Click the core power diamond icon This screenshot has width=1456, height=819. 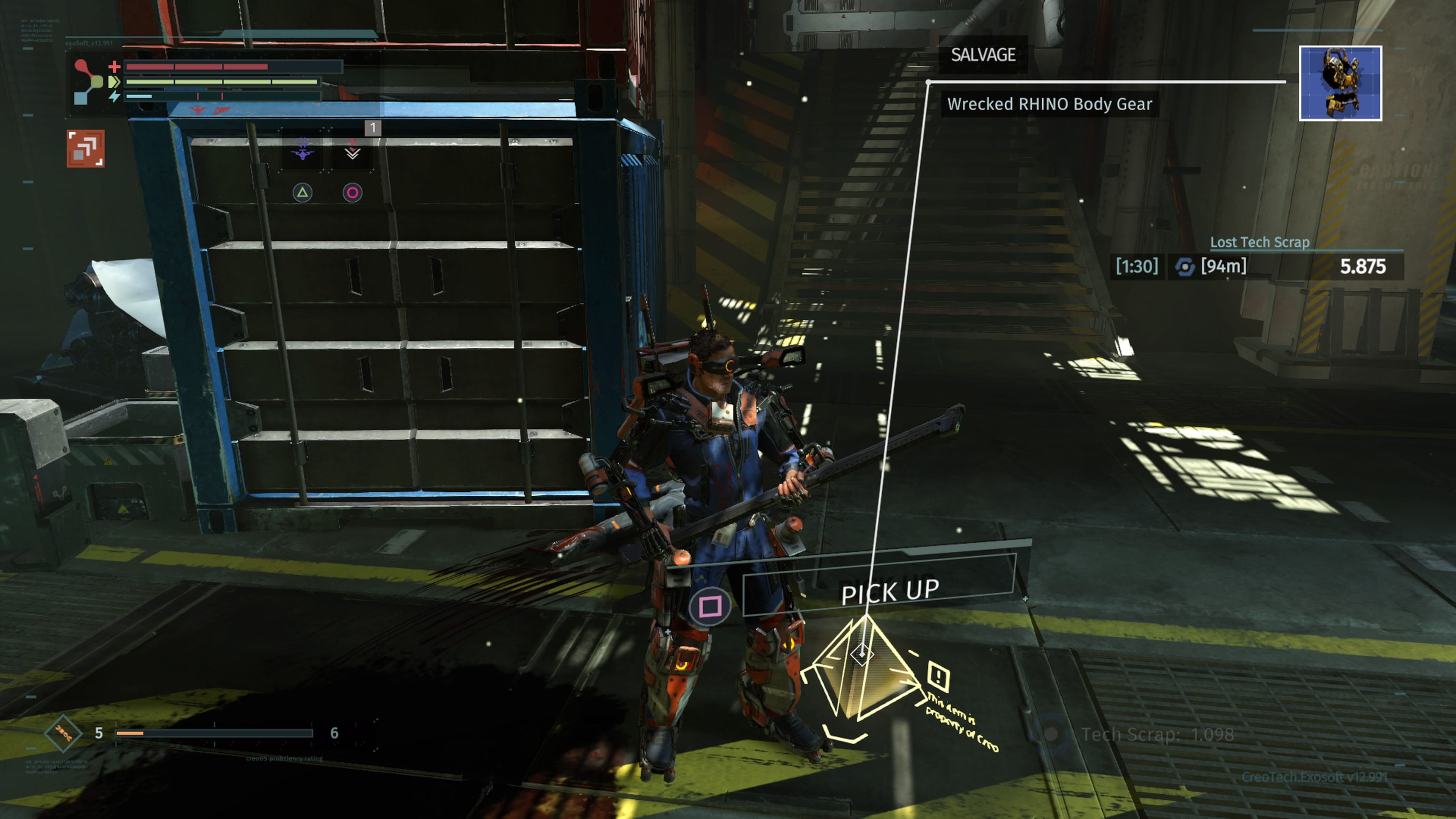63,734
